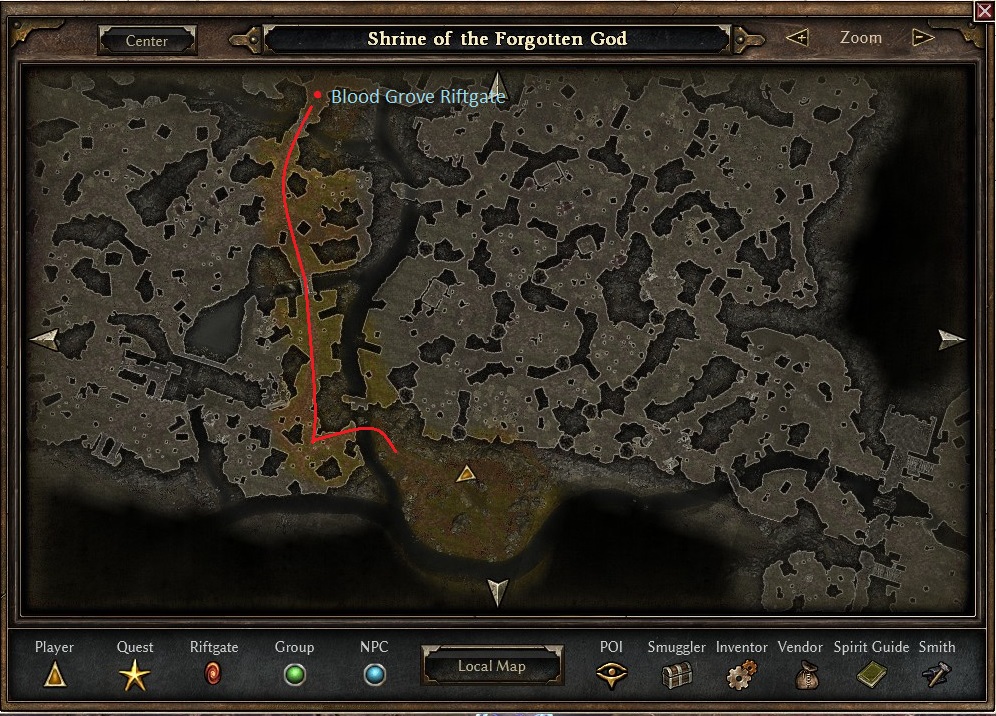The width and height of the screenshot is (996, 716).
Task: Toggle the Riftgate legend icon
Action: [x=213, y=675]
